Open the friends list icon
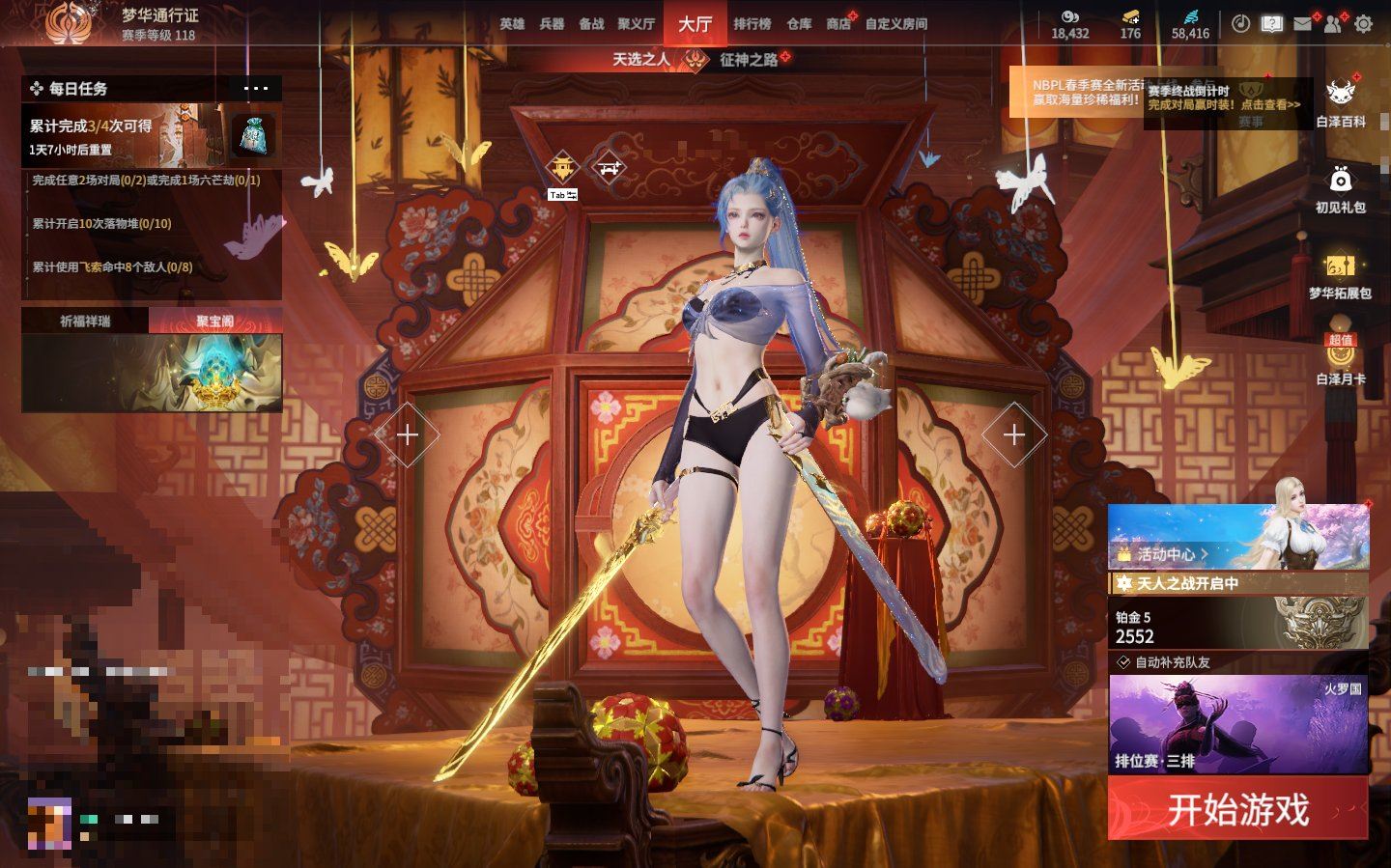Image resolution: width=1391 pixels, height=868 pixels. 1333,24
